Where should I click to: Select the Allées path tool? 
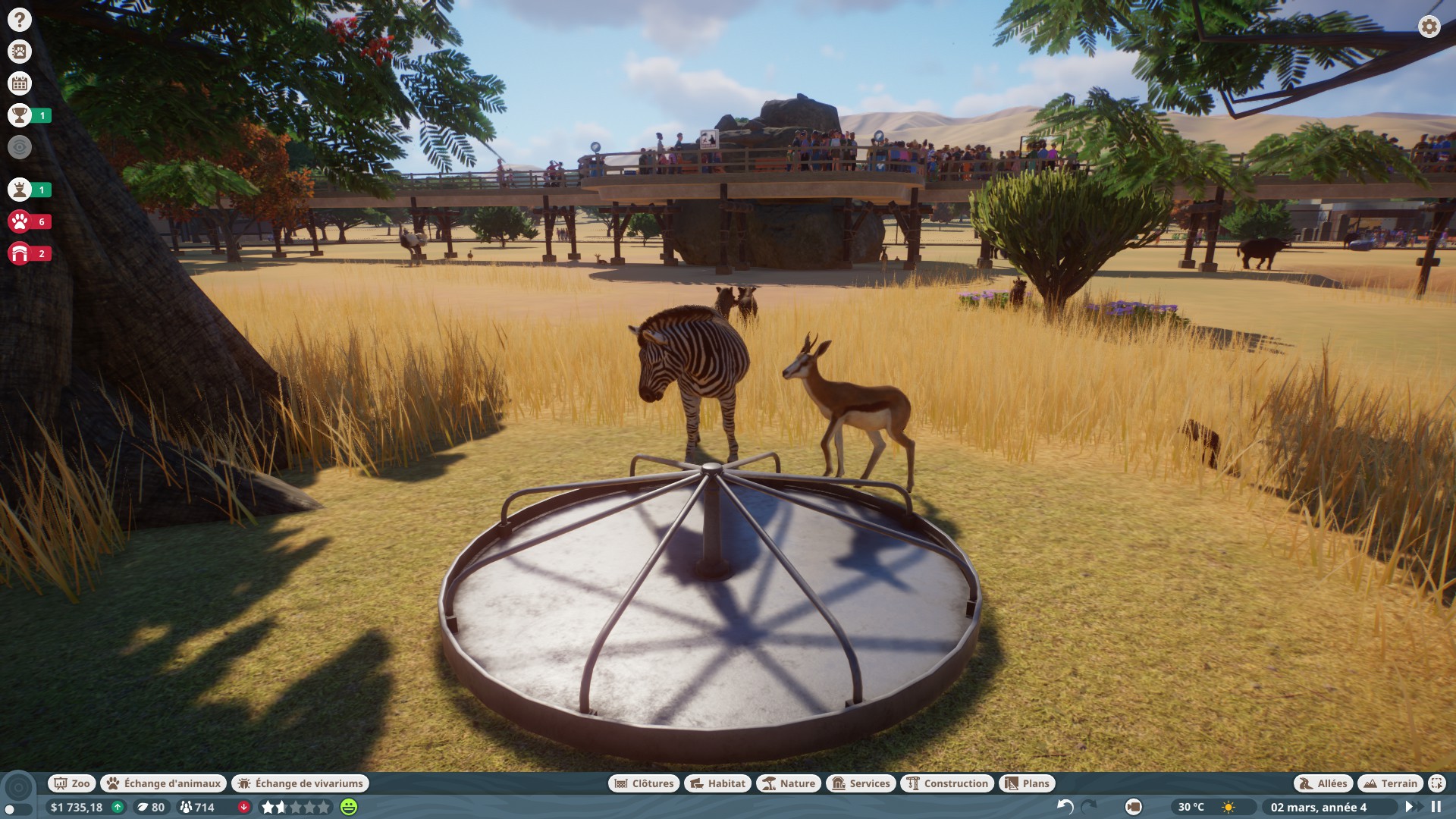1323,783
